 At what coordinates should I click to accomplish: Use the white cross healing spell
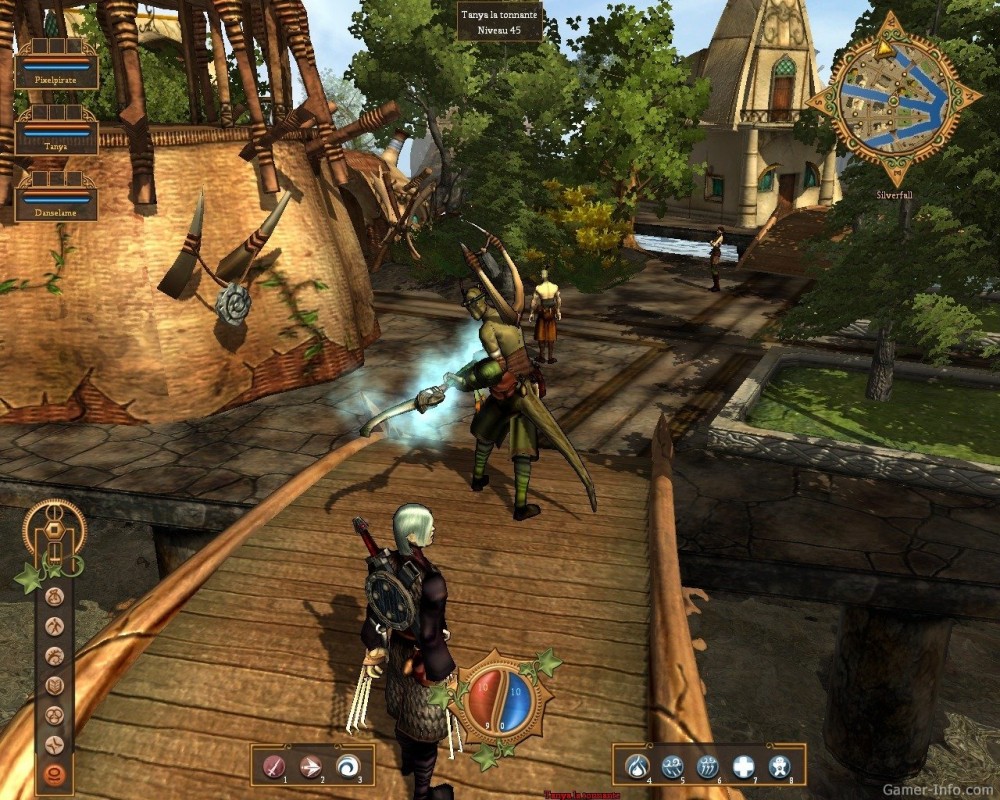point(743,766)
